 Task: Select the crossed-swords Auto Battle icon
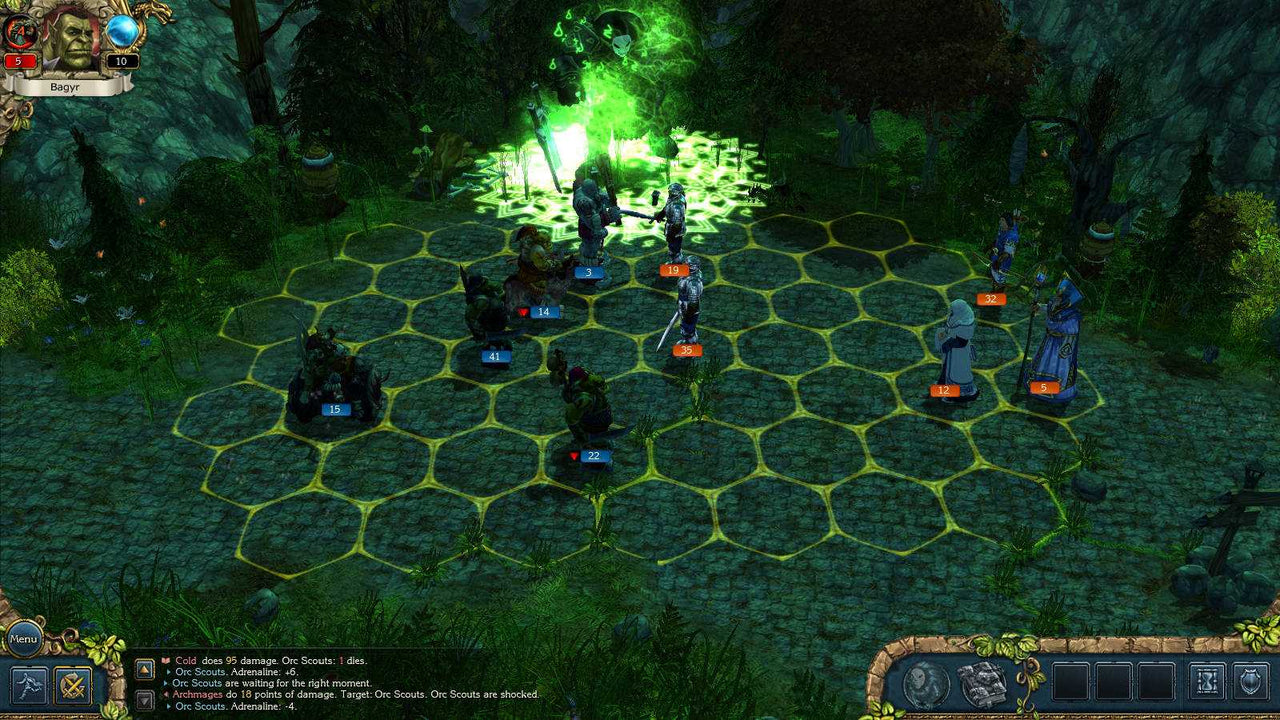point(72,685)
